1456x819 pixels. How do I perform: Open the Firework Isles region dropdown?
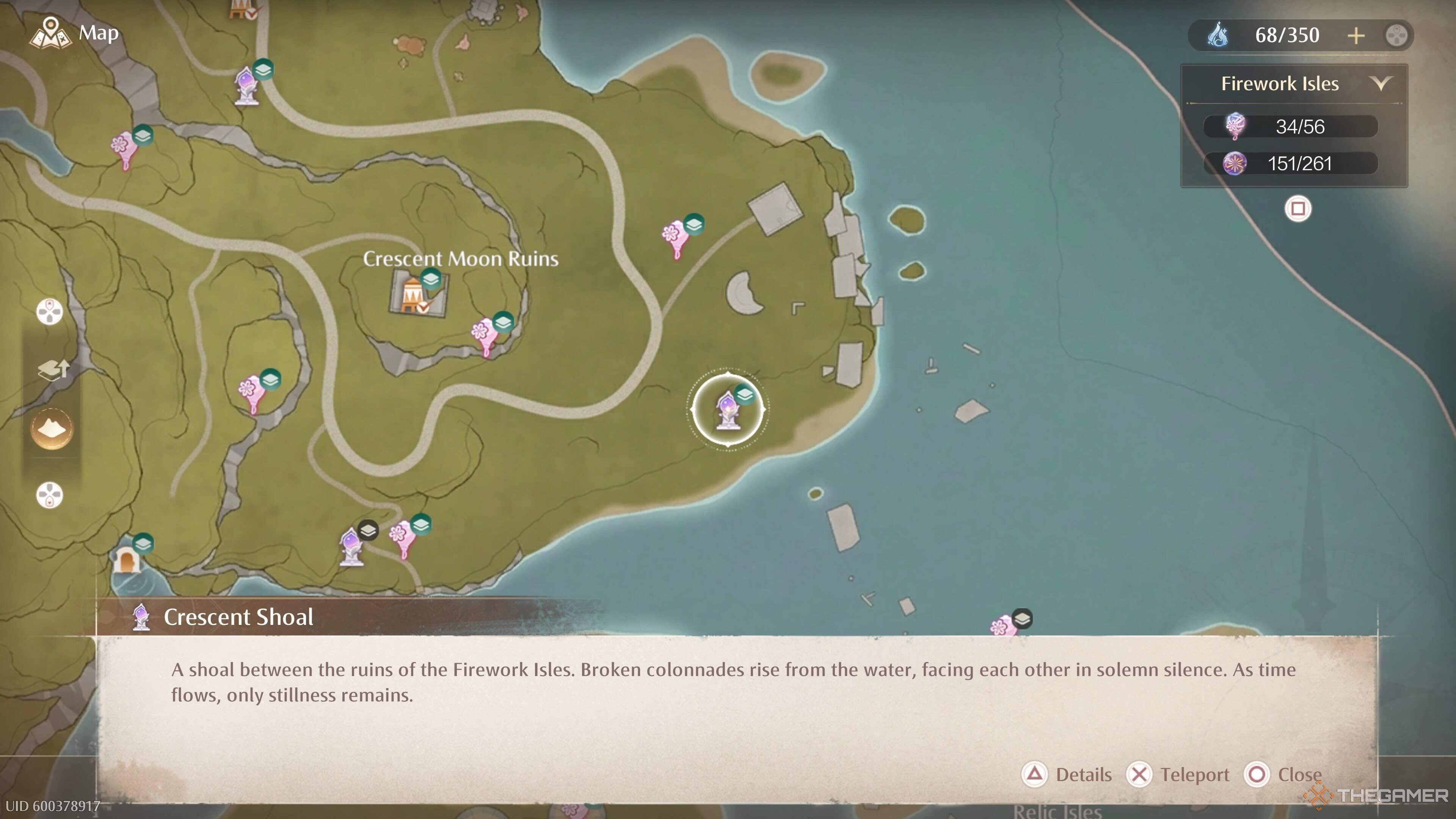[x=1380, y=84]
